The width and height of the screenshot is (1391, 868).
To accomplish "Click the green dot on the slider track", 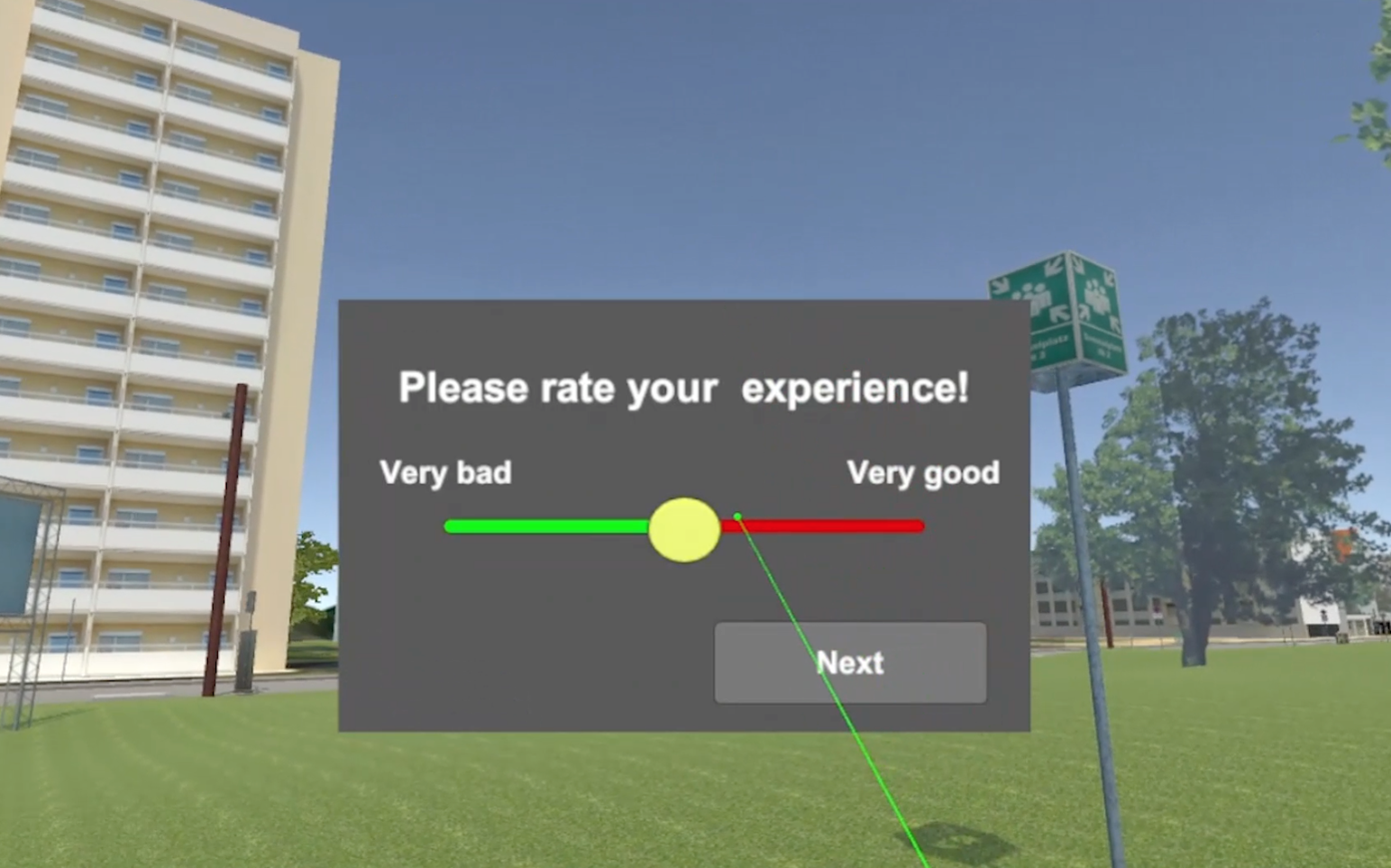I will 737,516.
